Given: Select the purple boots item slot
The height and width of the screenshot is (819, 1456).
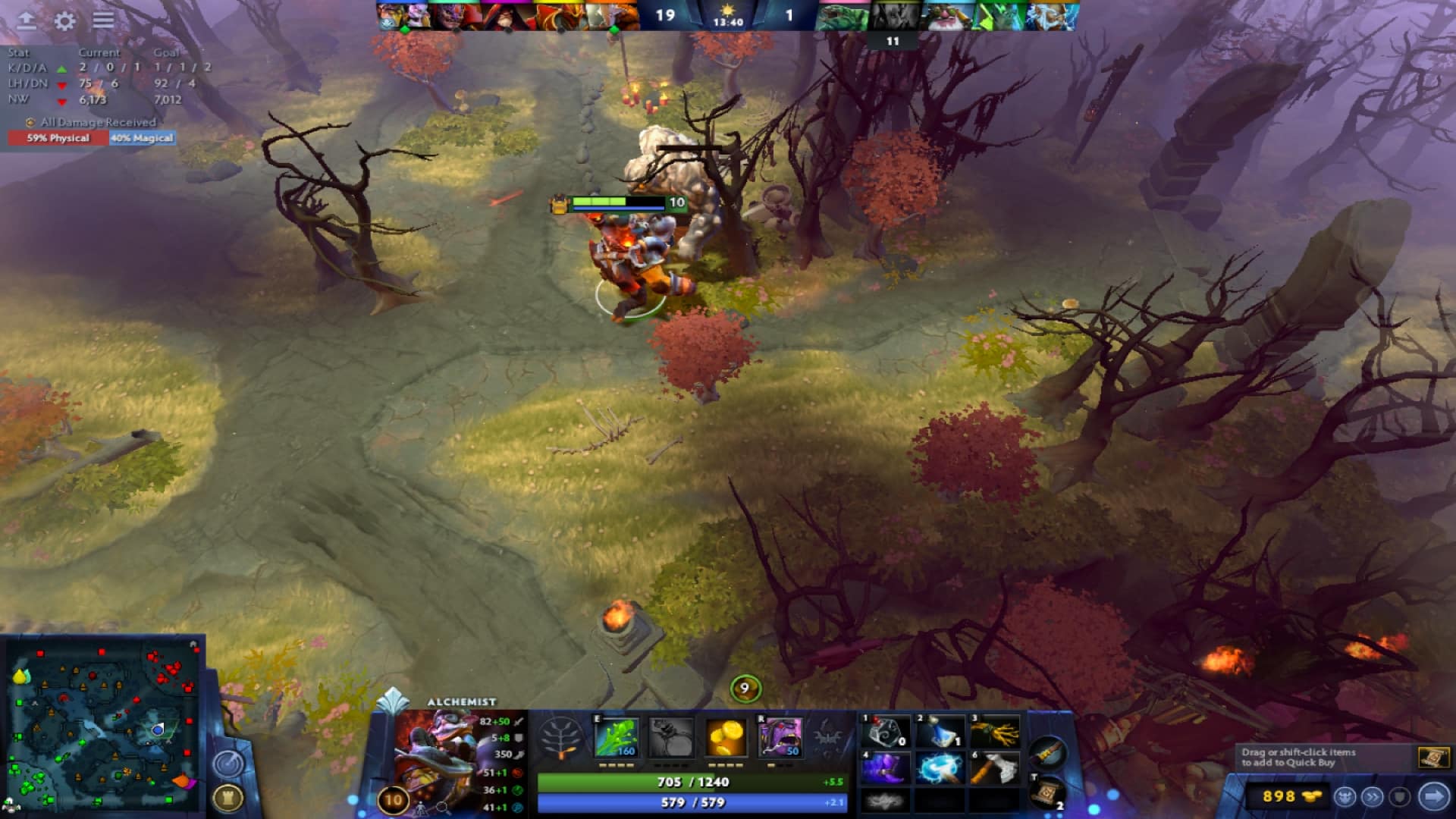Looking at the screenshot, I should tap(885, 768).
